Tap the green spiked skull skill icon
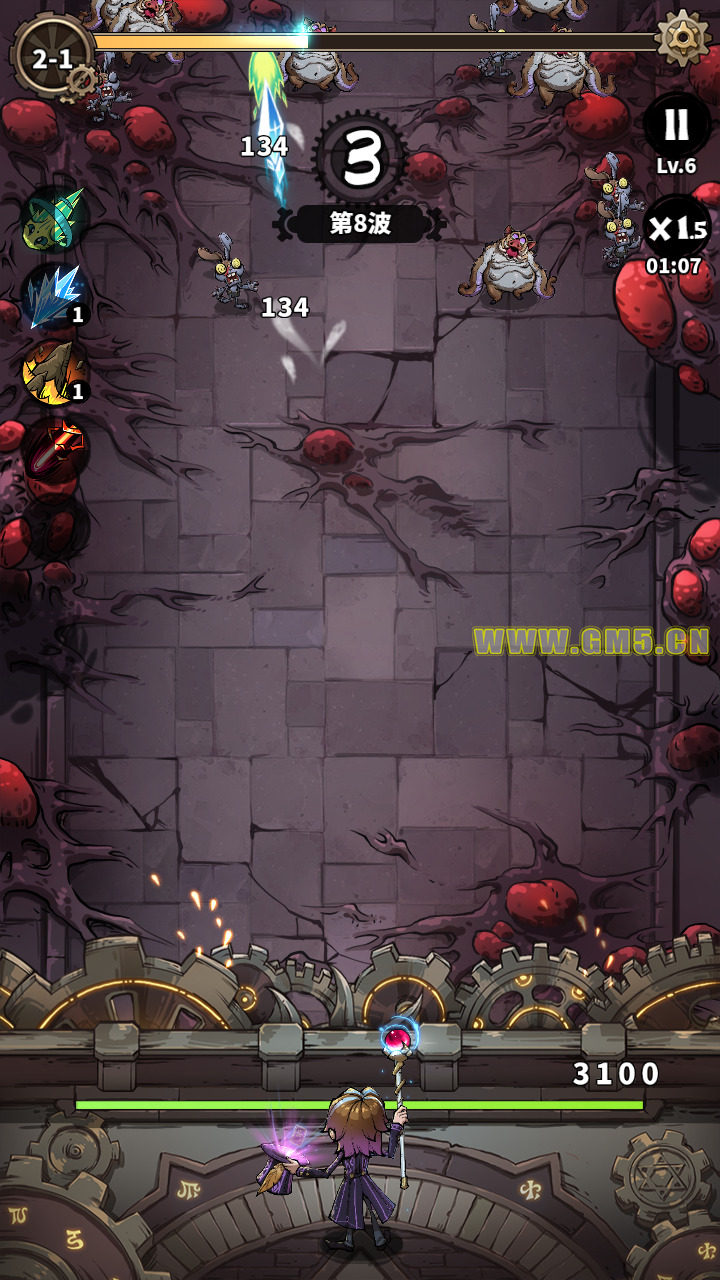This screenshot has height=1280, width=720. 54,218
